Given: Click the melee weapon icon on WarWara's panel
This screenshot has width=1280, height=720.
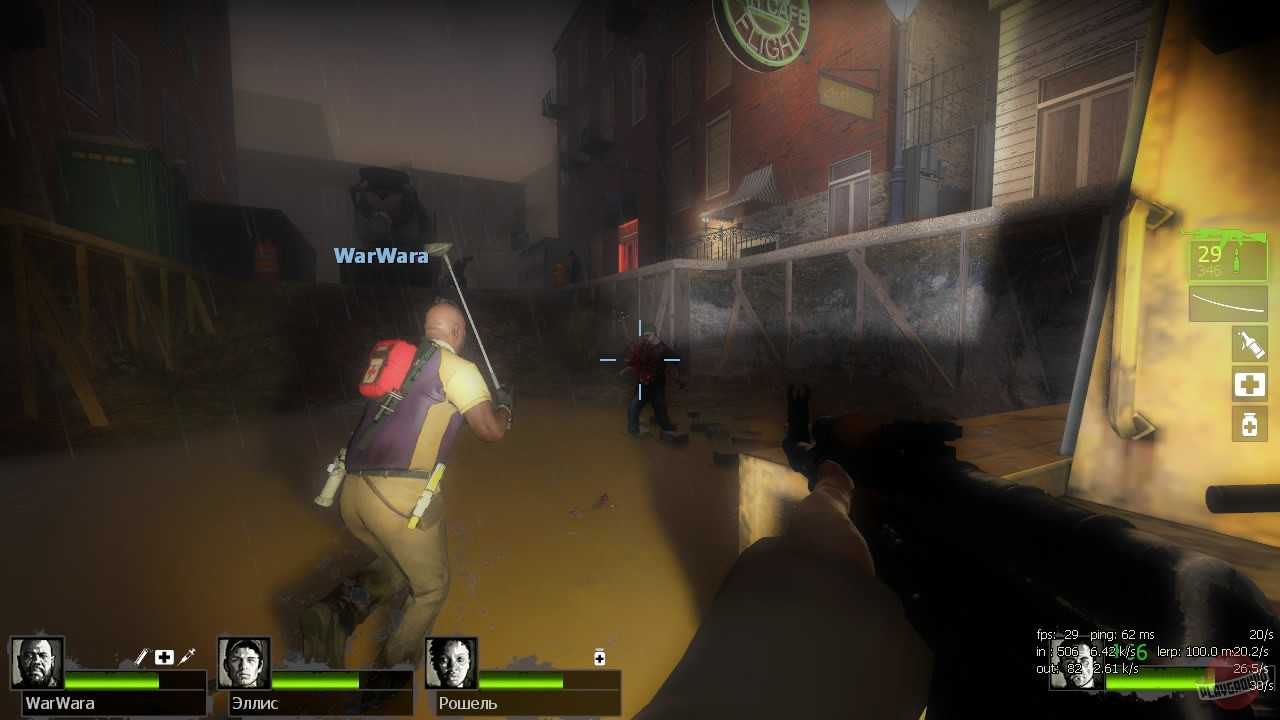Looking at the screenshot, I should tap(141, 655).
